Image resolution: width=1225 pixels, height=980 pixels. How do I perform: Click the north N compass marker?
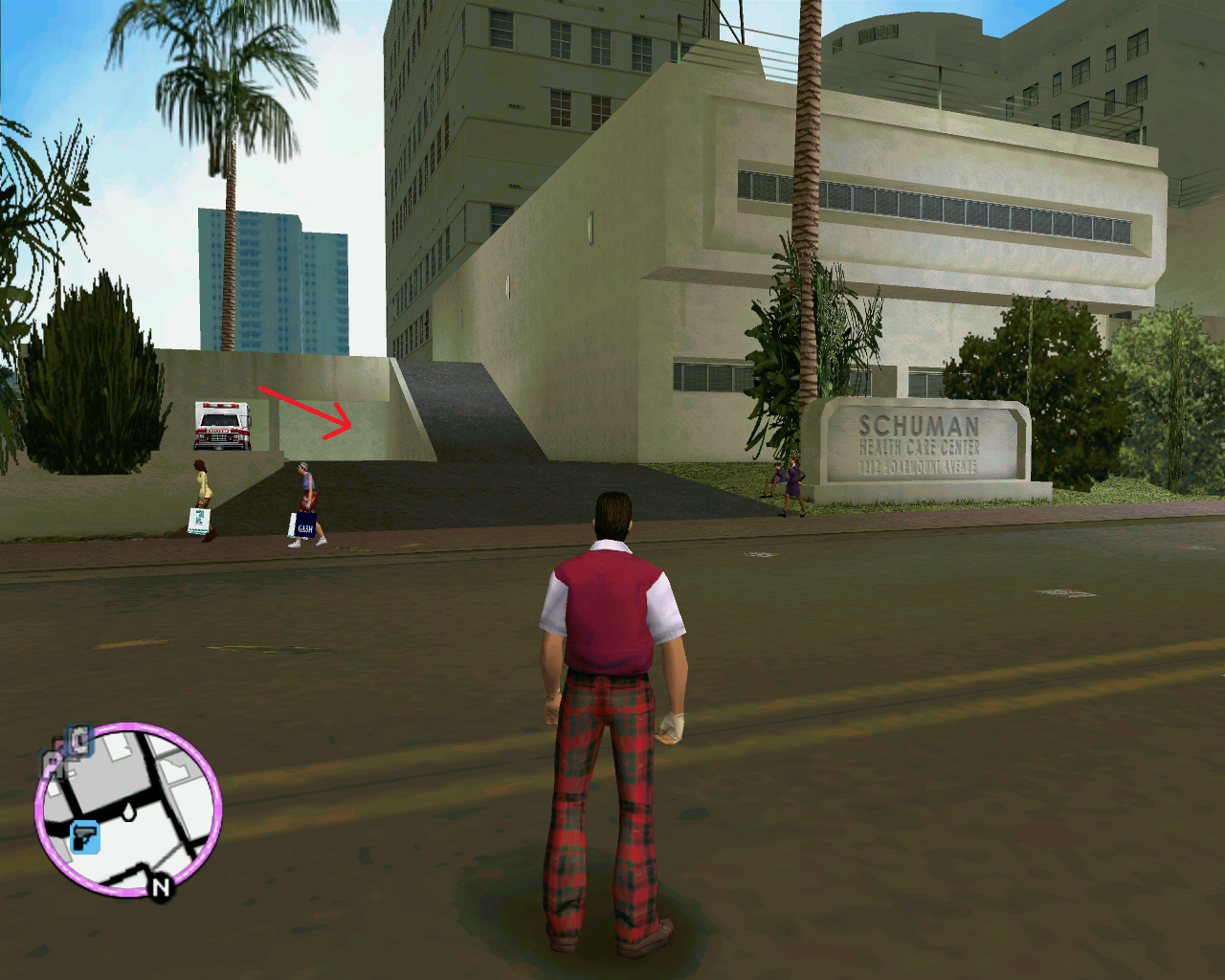coord(161,887)
